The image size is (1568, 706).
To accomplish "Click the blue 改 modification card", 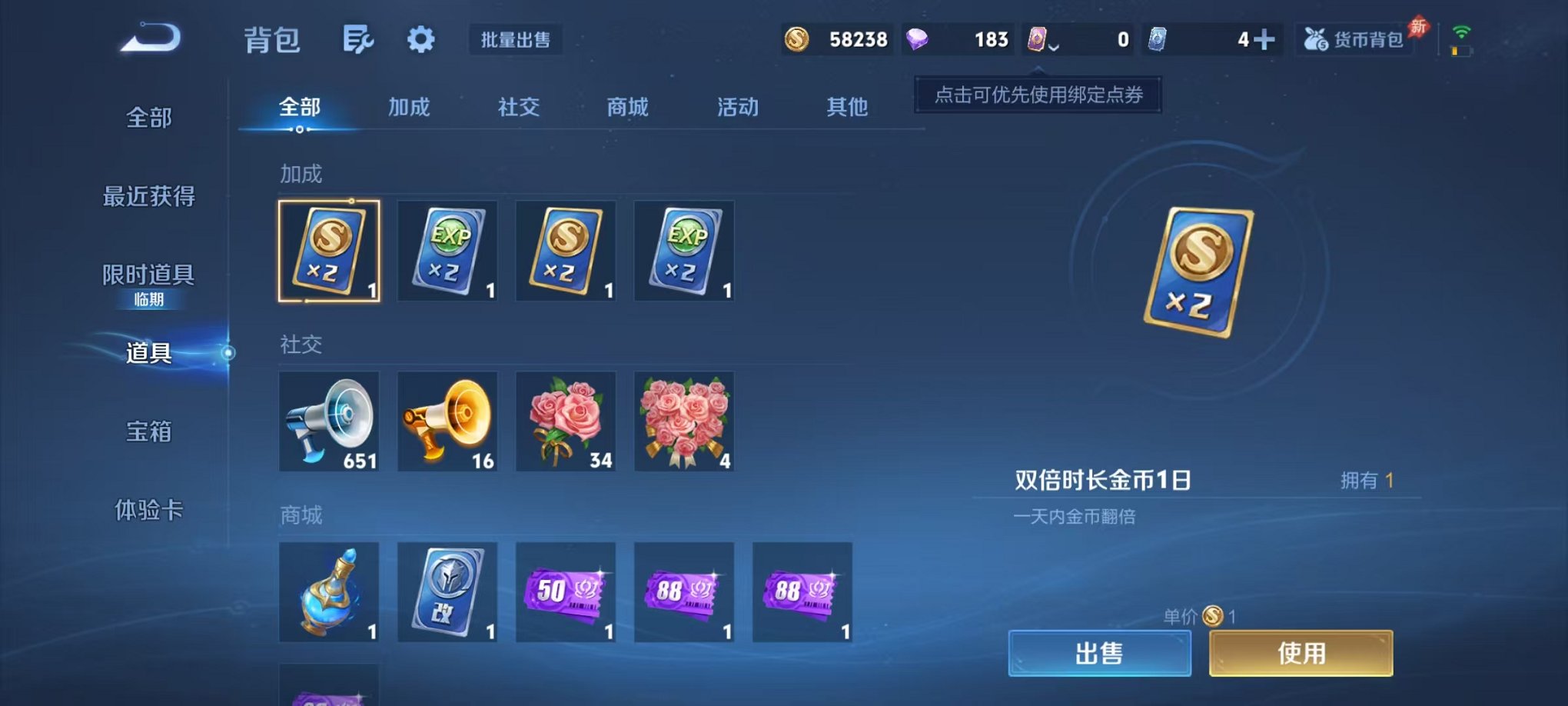I will coord(447,592).
